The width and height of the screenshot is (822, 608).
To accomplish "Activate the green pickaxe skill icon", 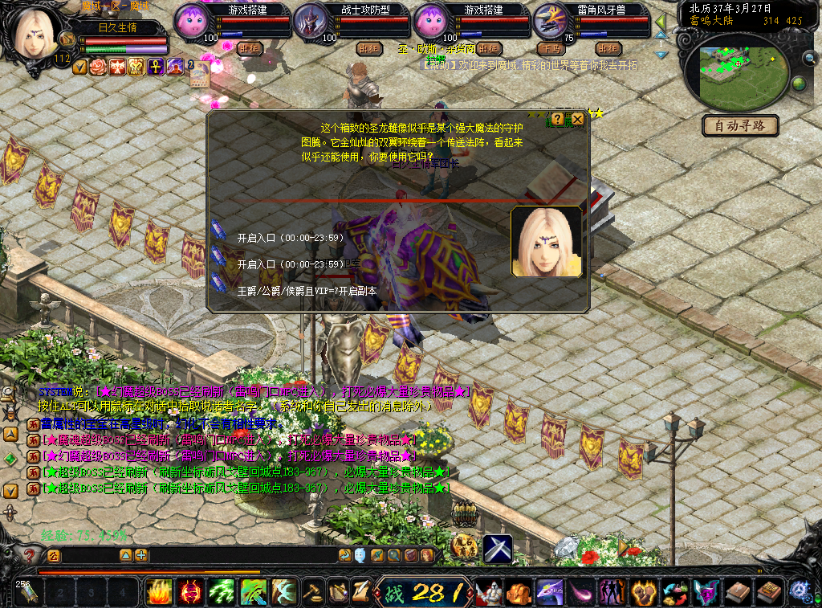I will [254, 591].
